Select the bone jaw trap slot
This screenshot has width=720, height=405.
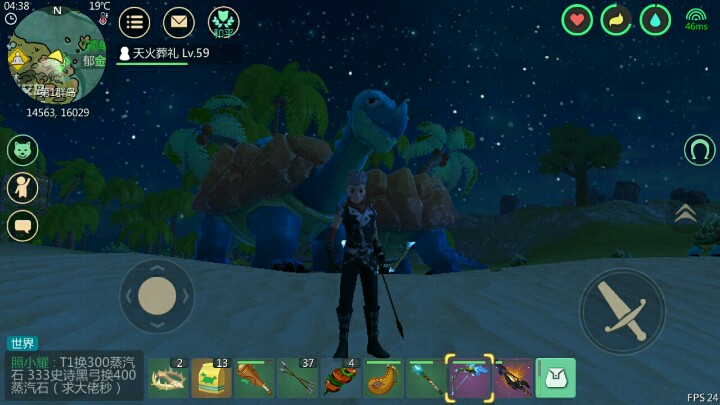(x=168, y=378)
